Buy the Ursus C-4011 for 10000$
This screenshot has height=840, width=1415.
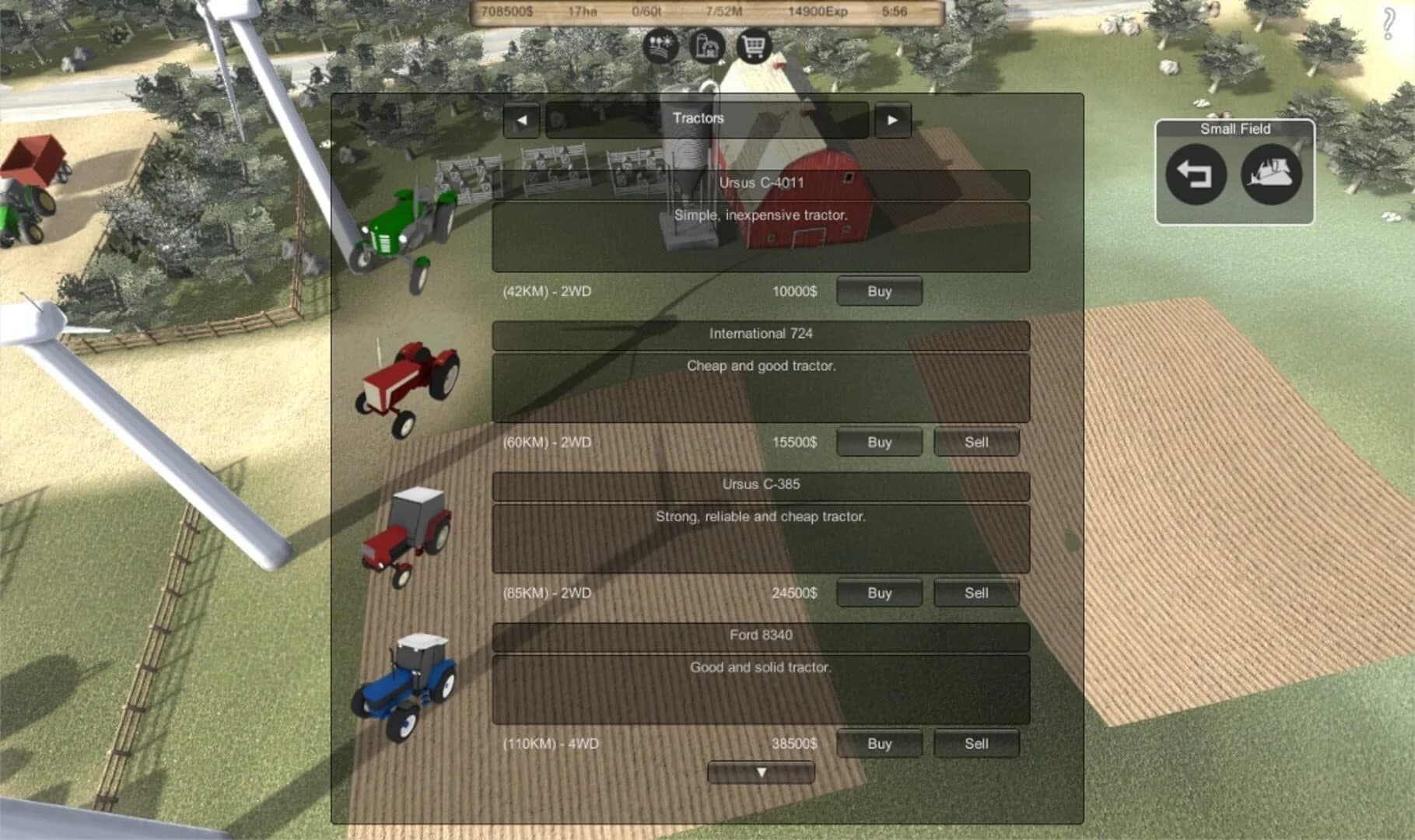[x=878, y=291]
